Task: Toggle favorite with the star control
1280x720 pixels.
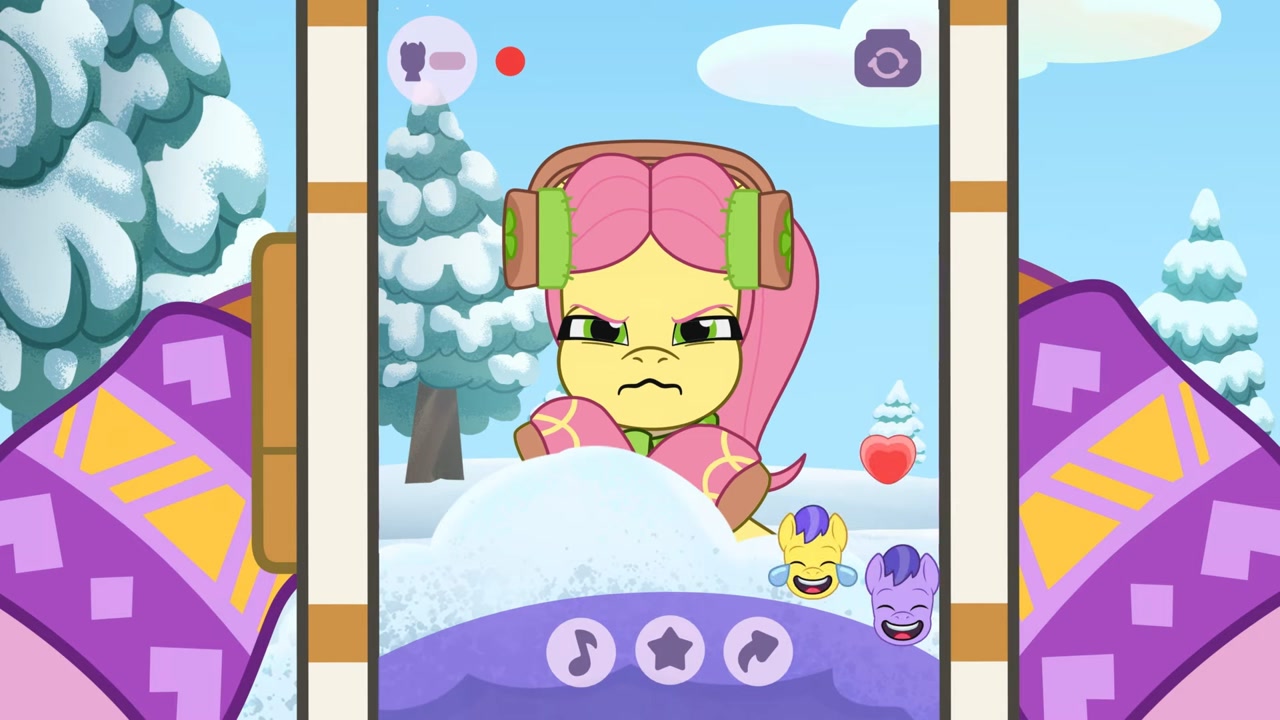Action: coord(668,651)
